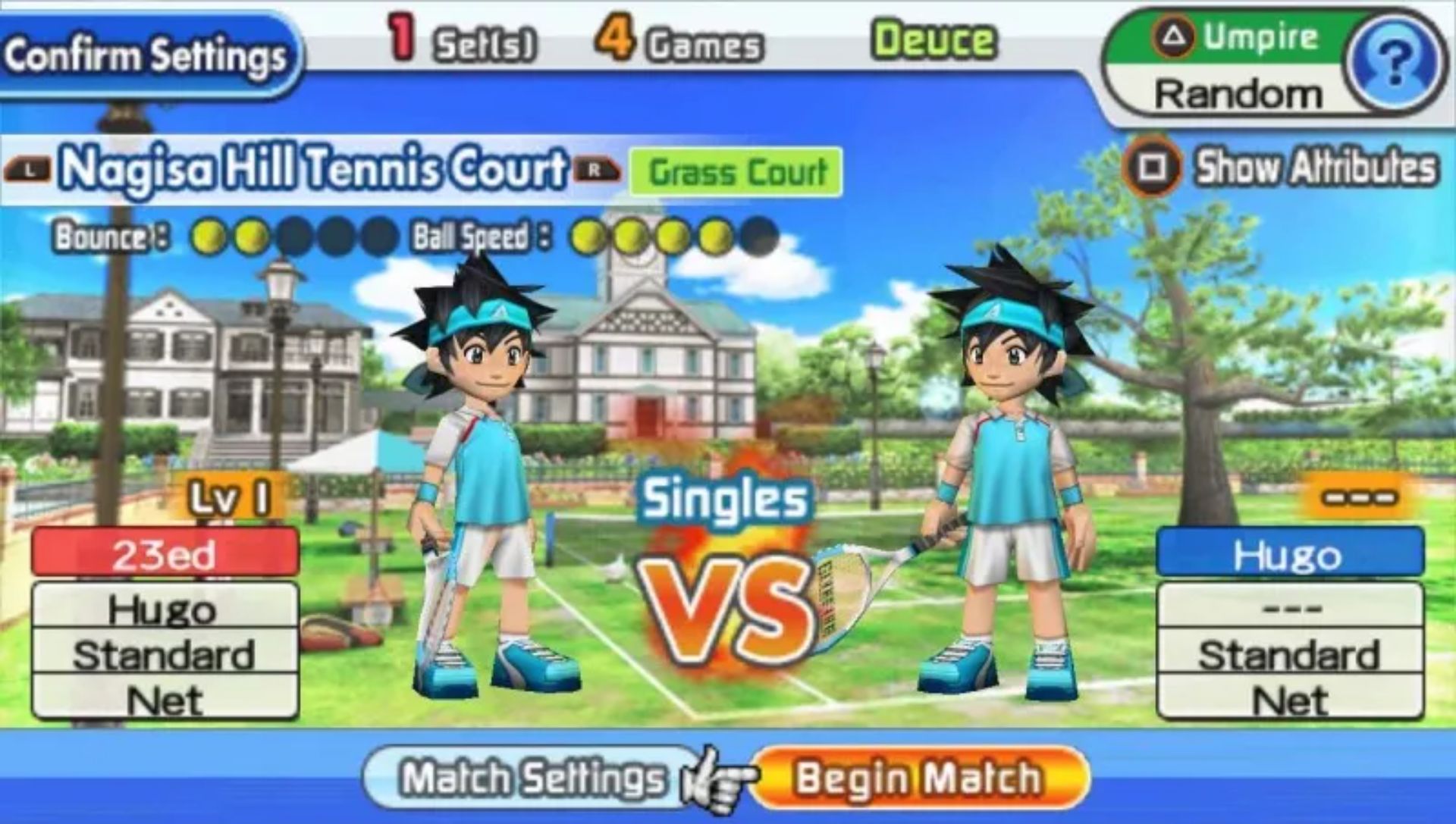Start the game with Begin Match

tap(918, 779)
